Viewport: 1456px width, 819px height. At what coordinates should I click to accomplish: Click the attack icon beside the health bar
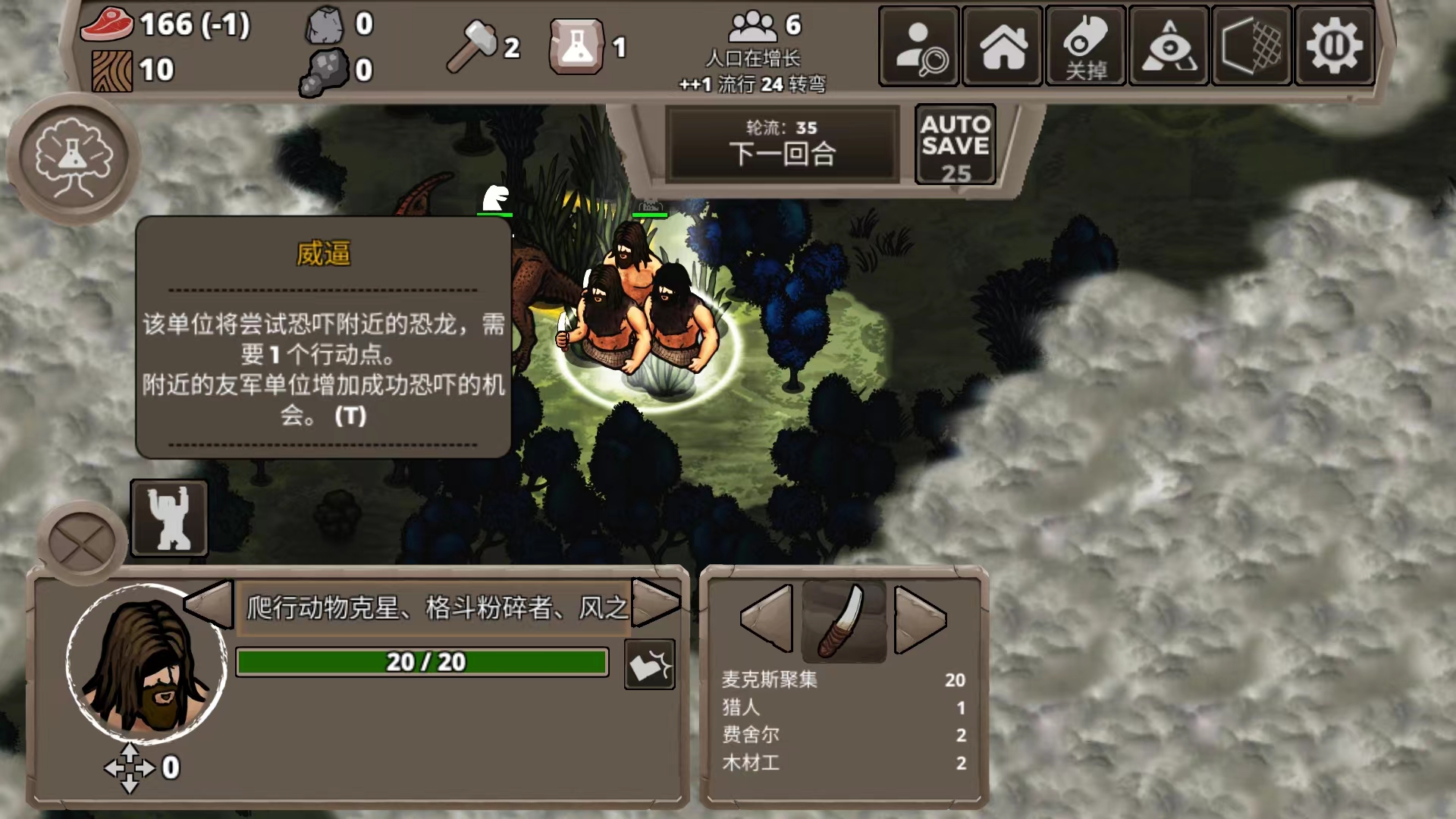click(649, 663)
